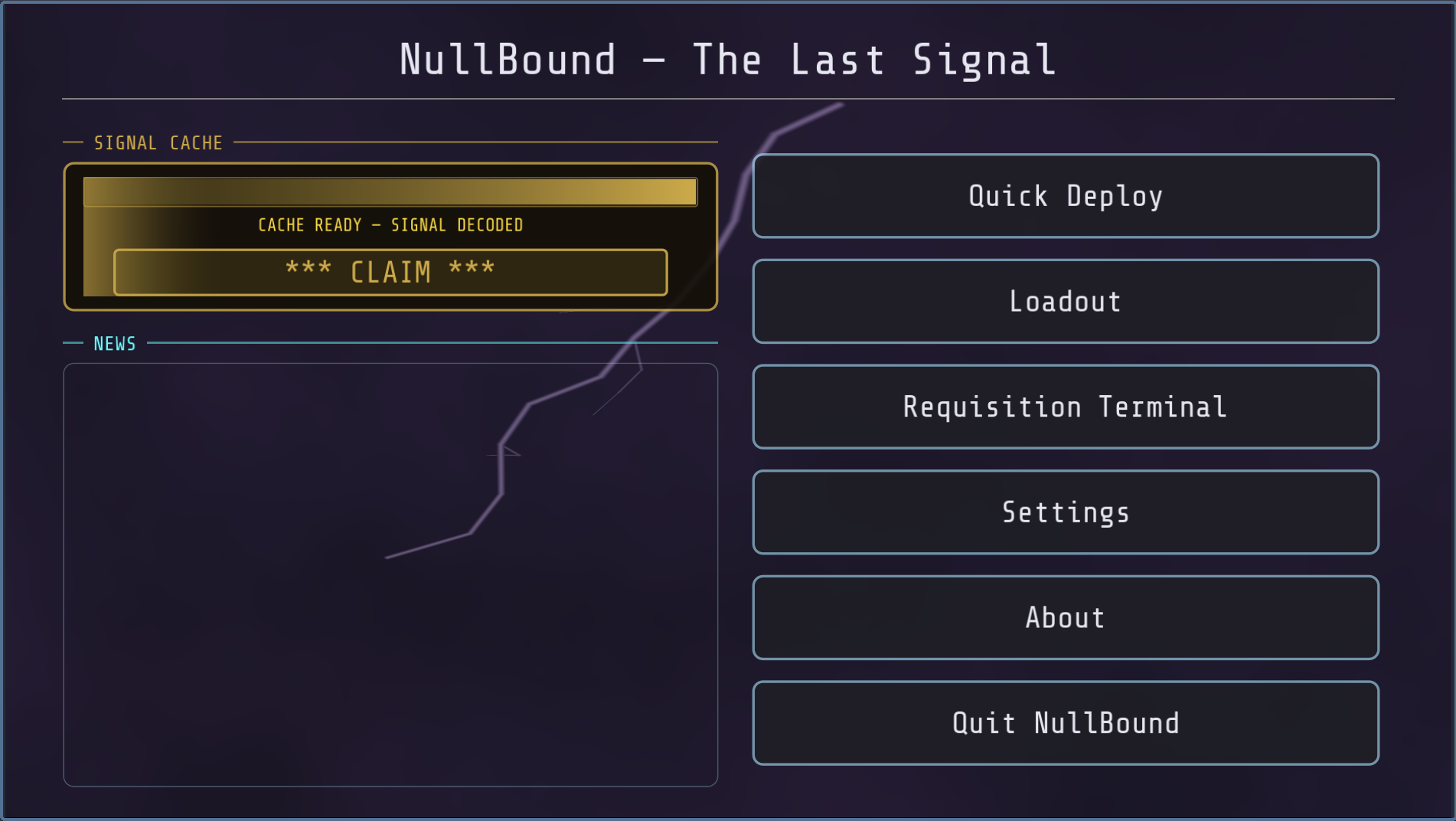Click the Loadout menu entry

click(1064, 301)
